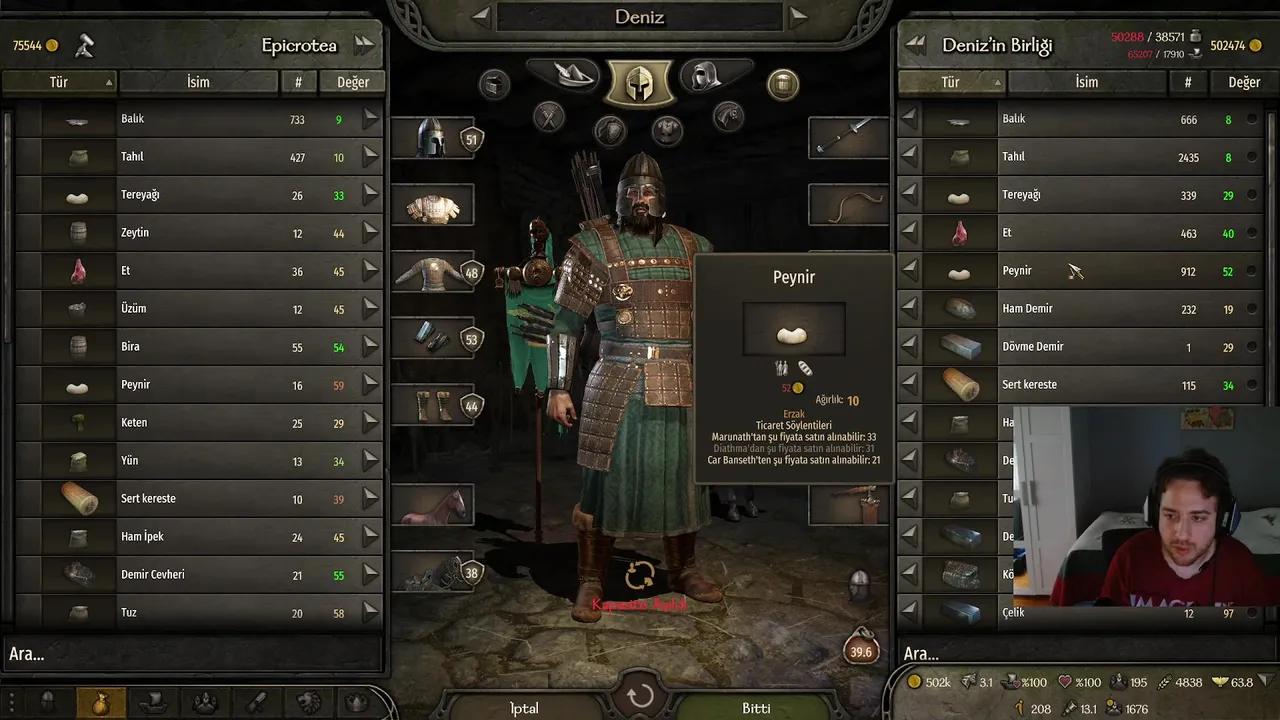The width and height of the screenshot is (1280, 720).
Task: Select the horse mount slot
Action: coord(432,505)
